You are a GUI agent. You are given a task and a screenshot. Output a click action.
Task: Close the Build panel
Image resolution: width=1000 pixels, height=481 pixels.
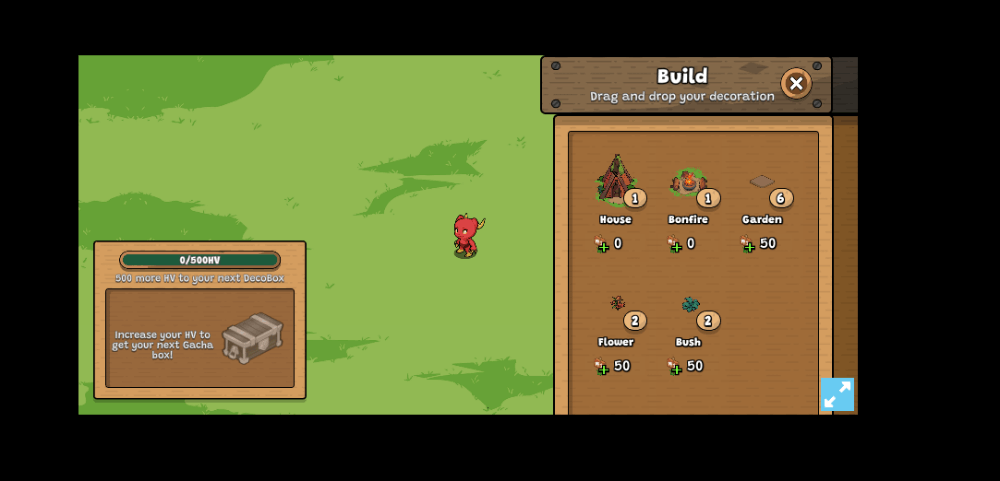796,84
